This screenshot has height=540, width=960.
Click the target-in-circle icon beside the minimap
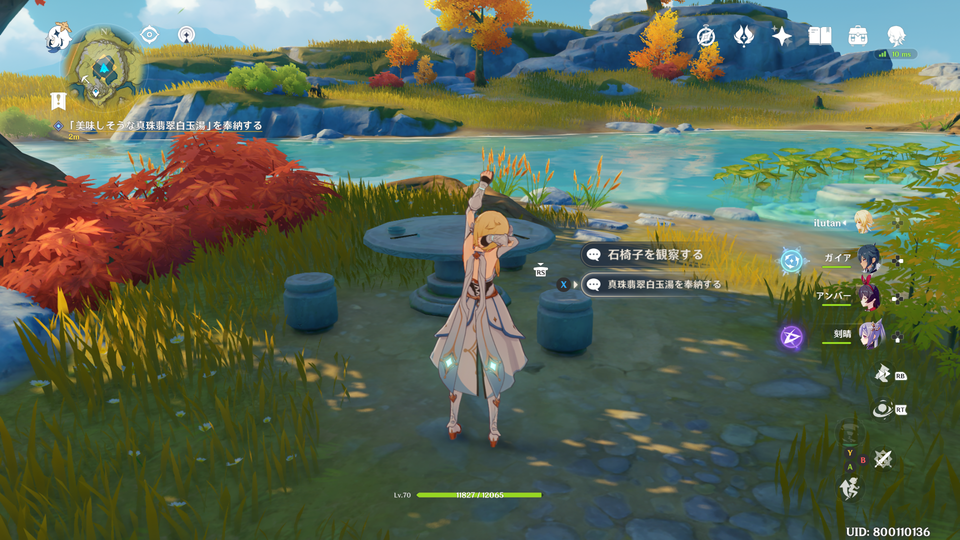point(149,35)
